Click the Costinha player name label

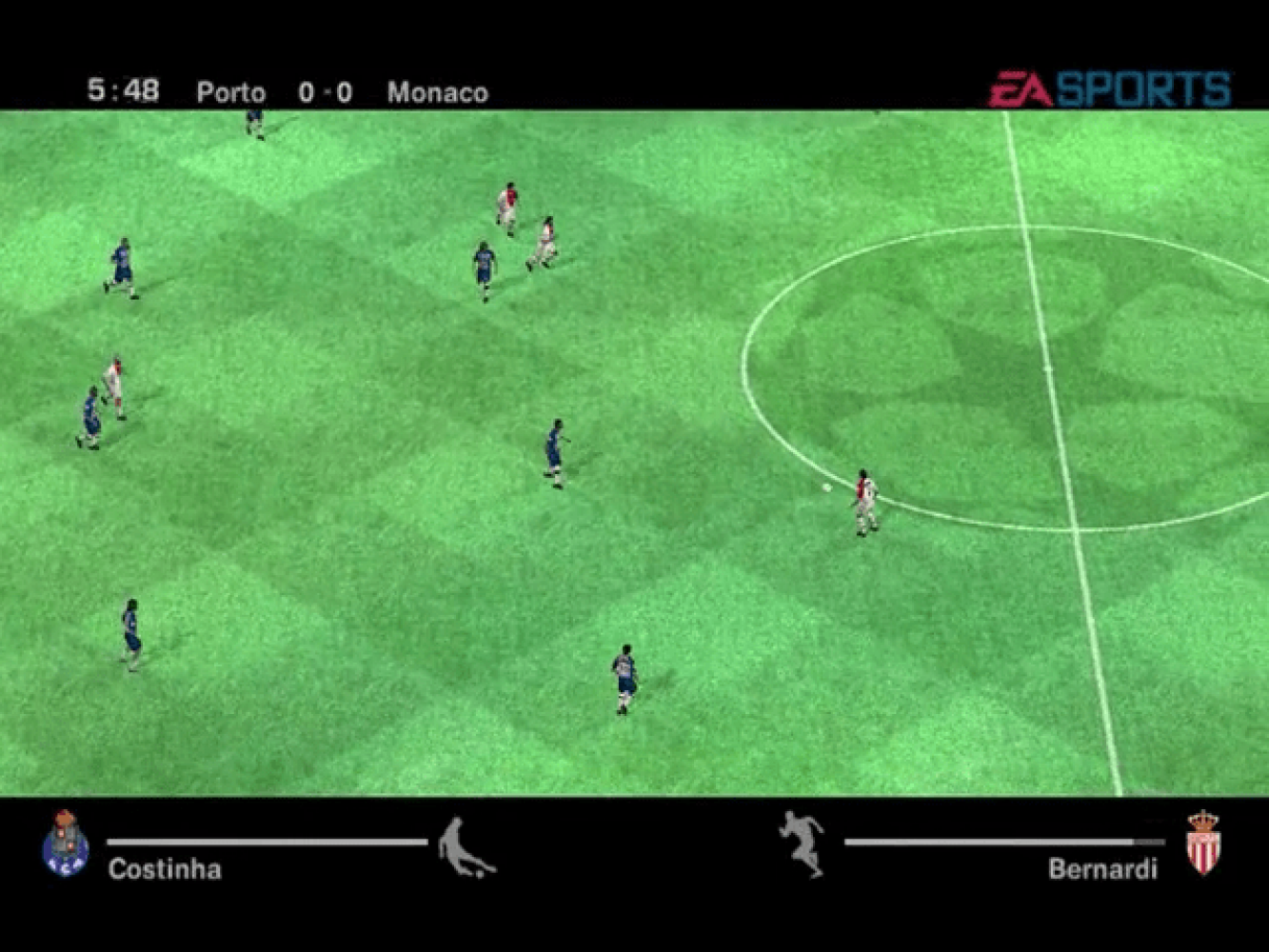[x=165, y=869]
